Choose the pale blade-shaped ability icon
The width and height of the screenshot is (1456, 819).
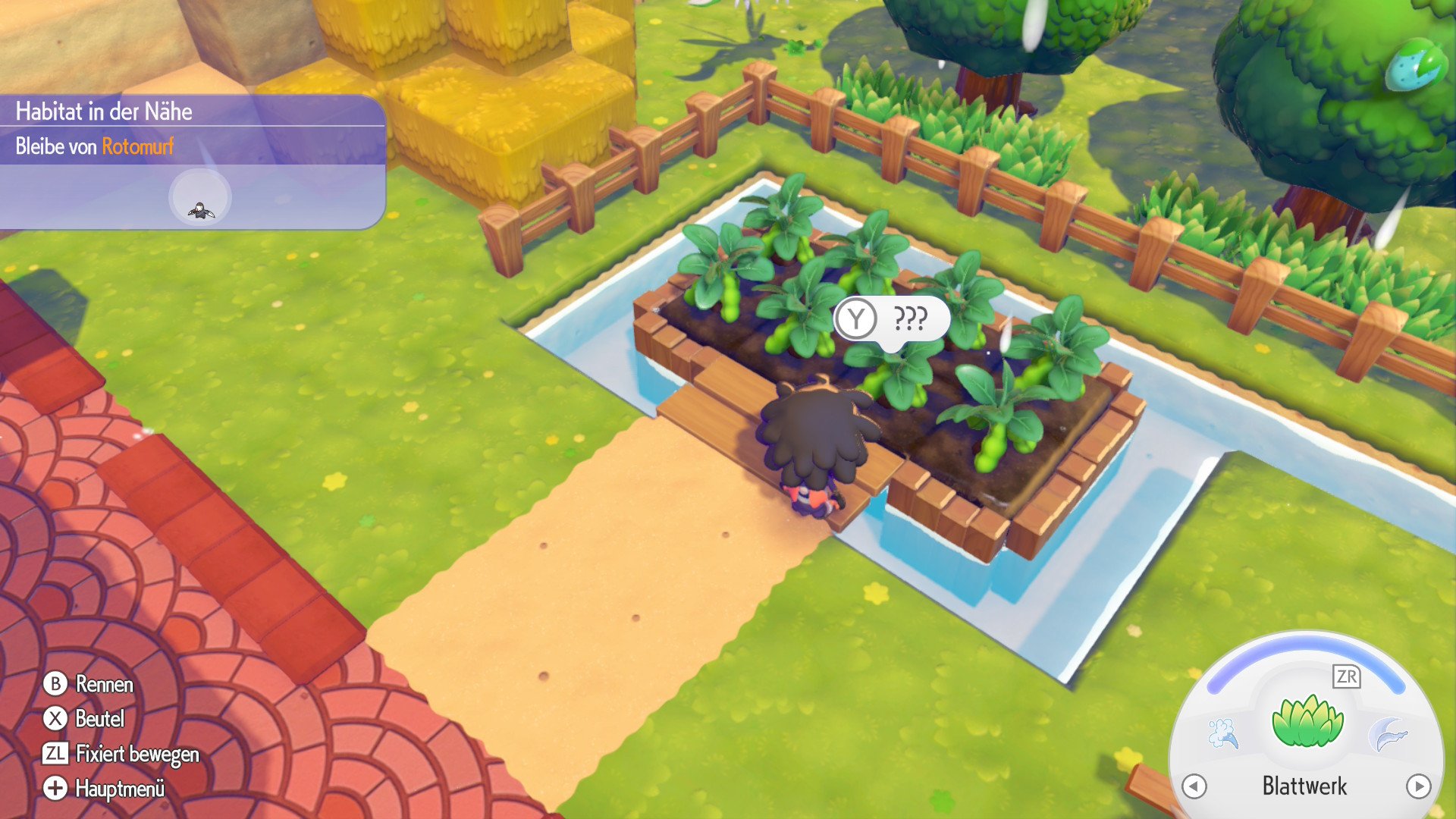[1388, 734]
